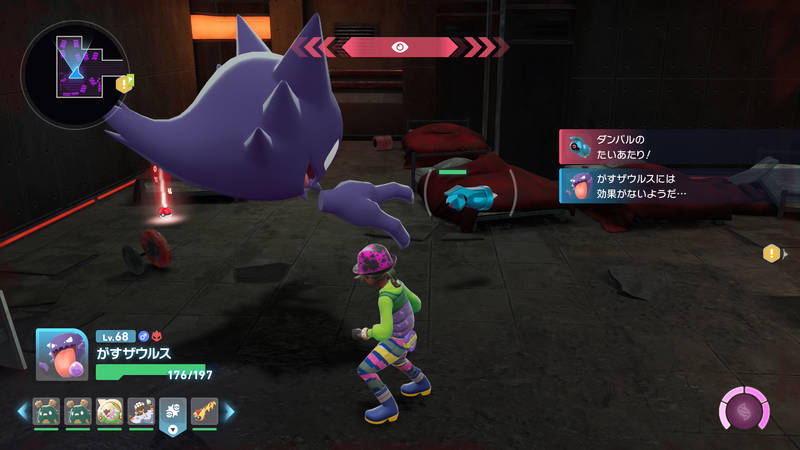Cycle party right with the blue arrow
Image resolution: width=800 pixels, height=450 pixels.
pyautogui.click(x=229, y=410)
